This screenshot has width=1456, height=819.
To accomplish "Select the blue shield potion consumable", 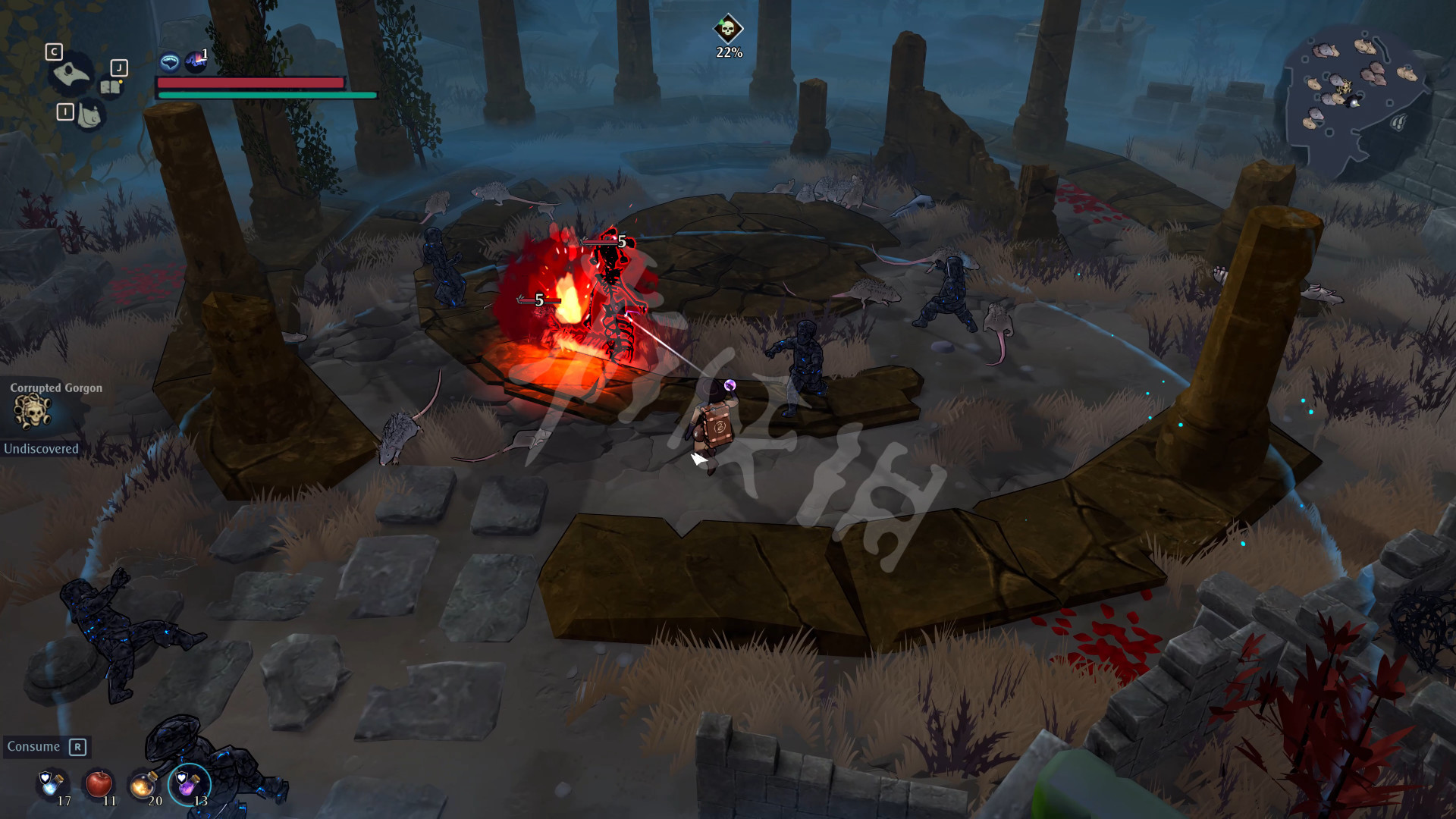I will [x=52, y=783].
